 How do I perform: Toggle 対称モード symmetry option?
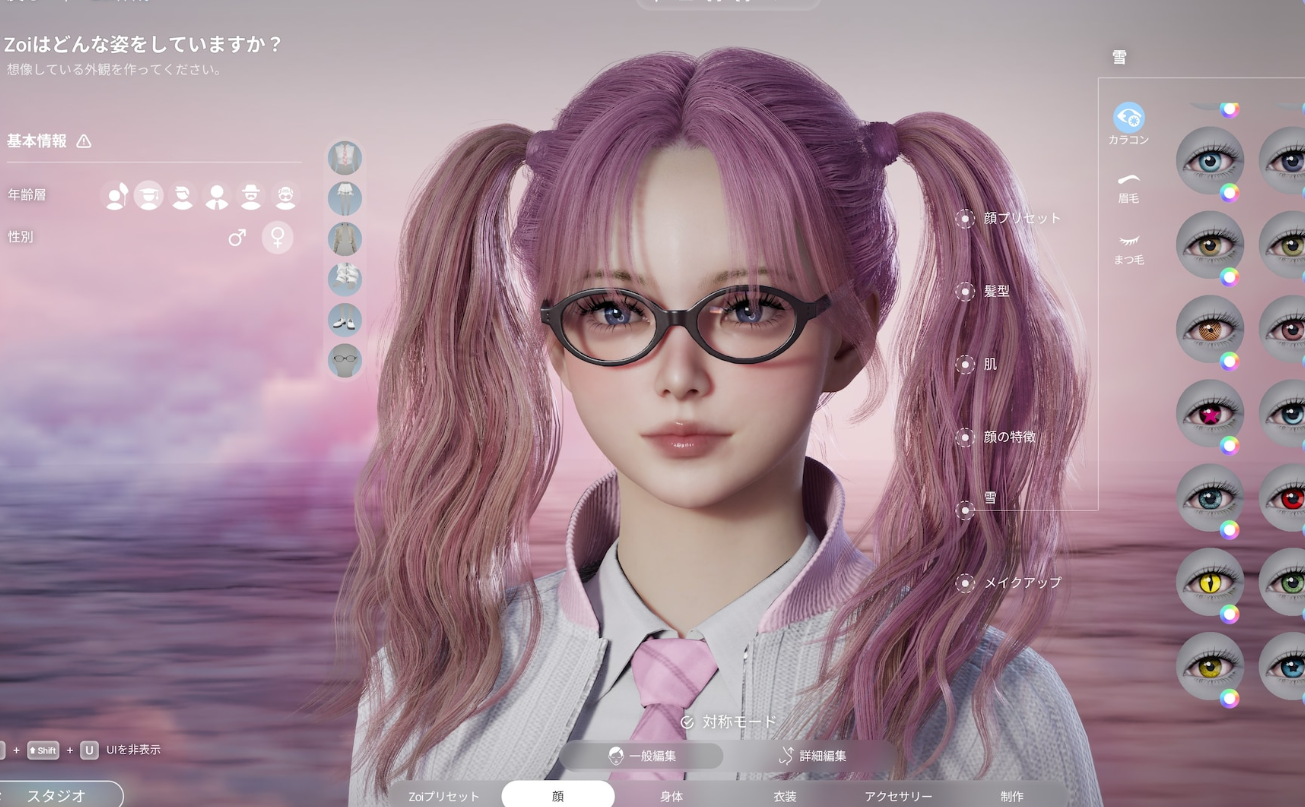(728, 721)
